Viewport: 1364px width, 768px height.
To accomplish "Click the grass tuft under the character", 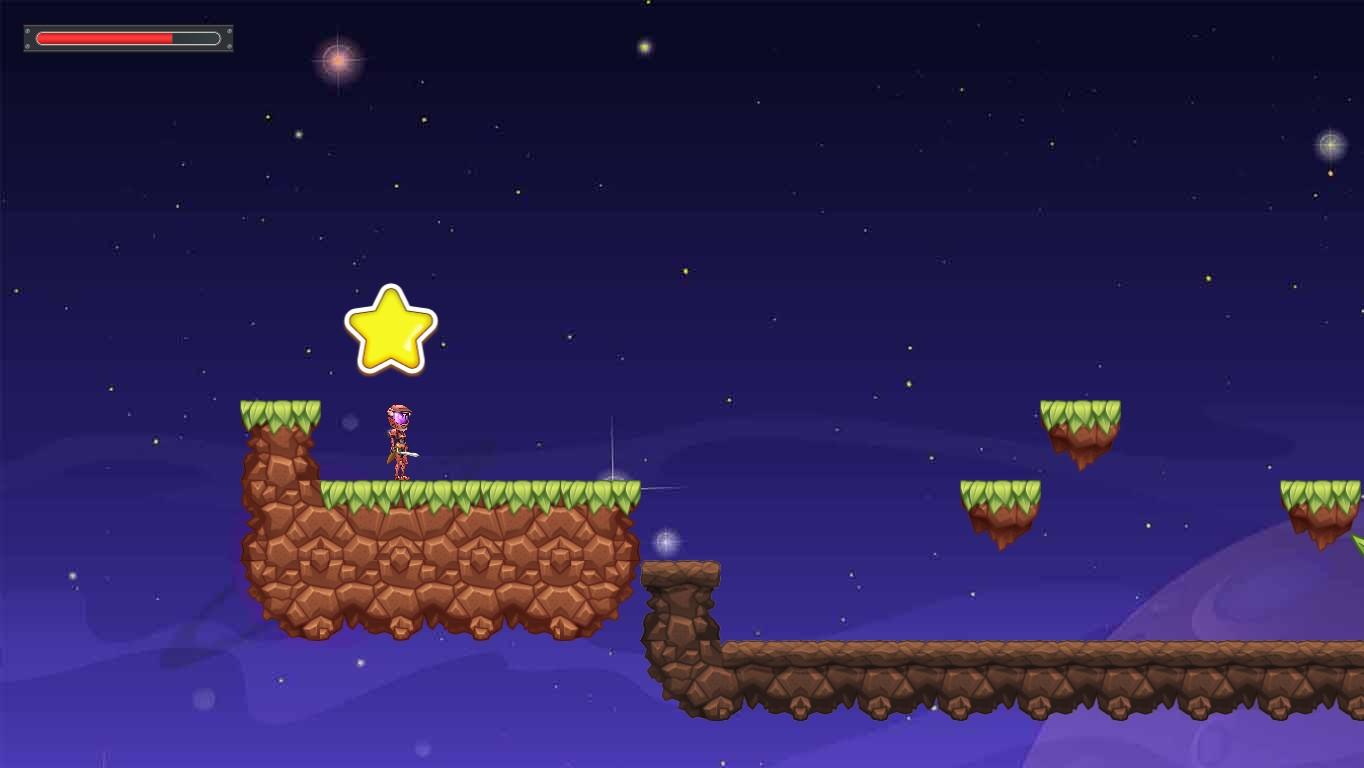I will 398,490.
